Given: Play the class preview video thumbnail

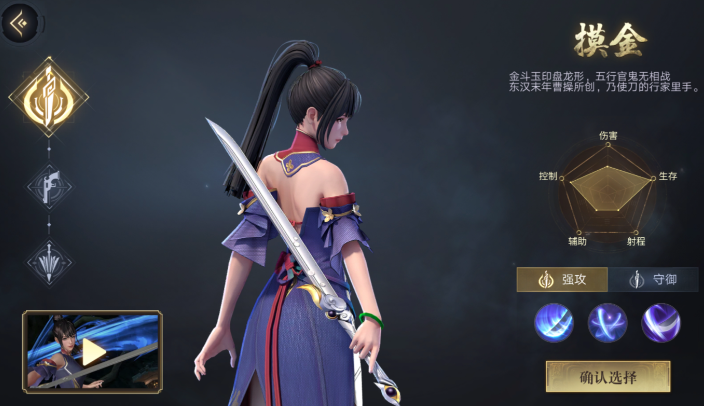Looking at the screenshot, I should point(92,350).
